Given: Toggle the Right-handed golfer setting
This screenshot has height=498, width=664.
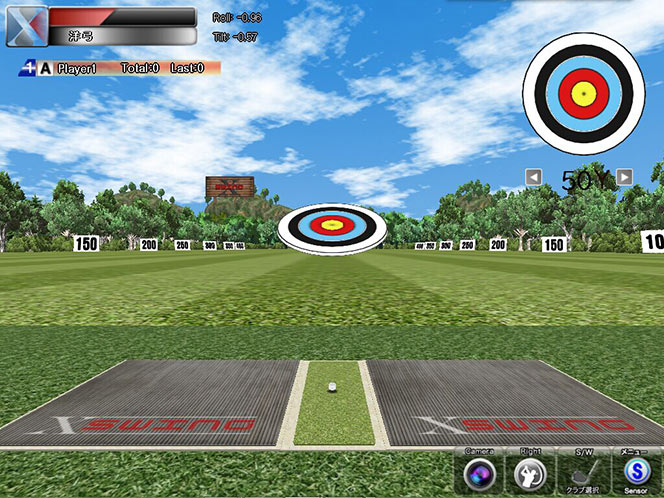Looking at the screenshot, I should 530,472.
